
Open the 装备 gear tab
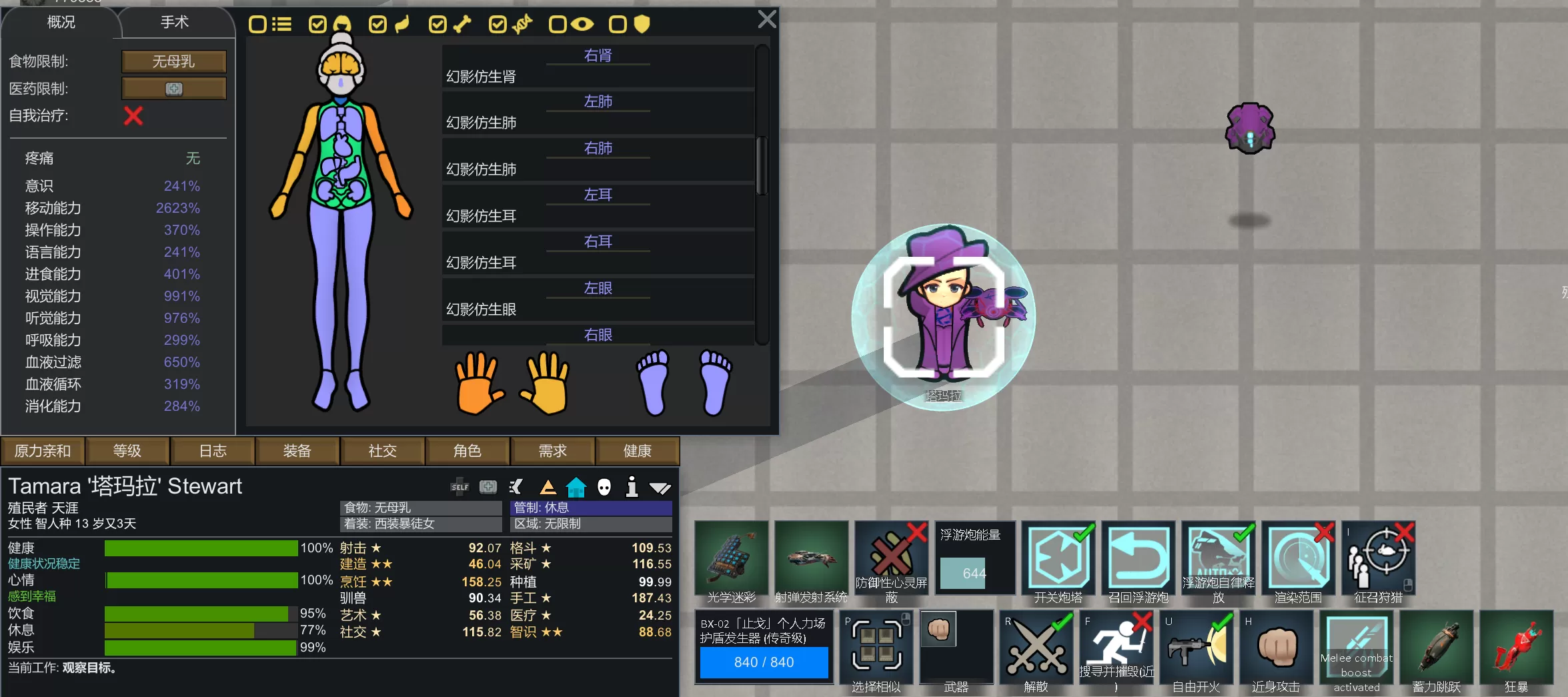(x=297, y=452)
